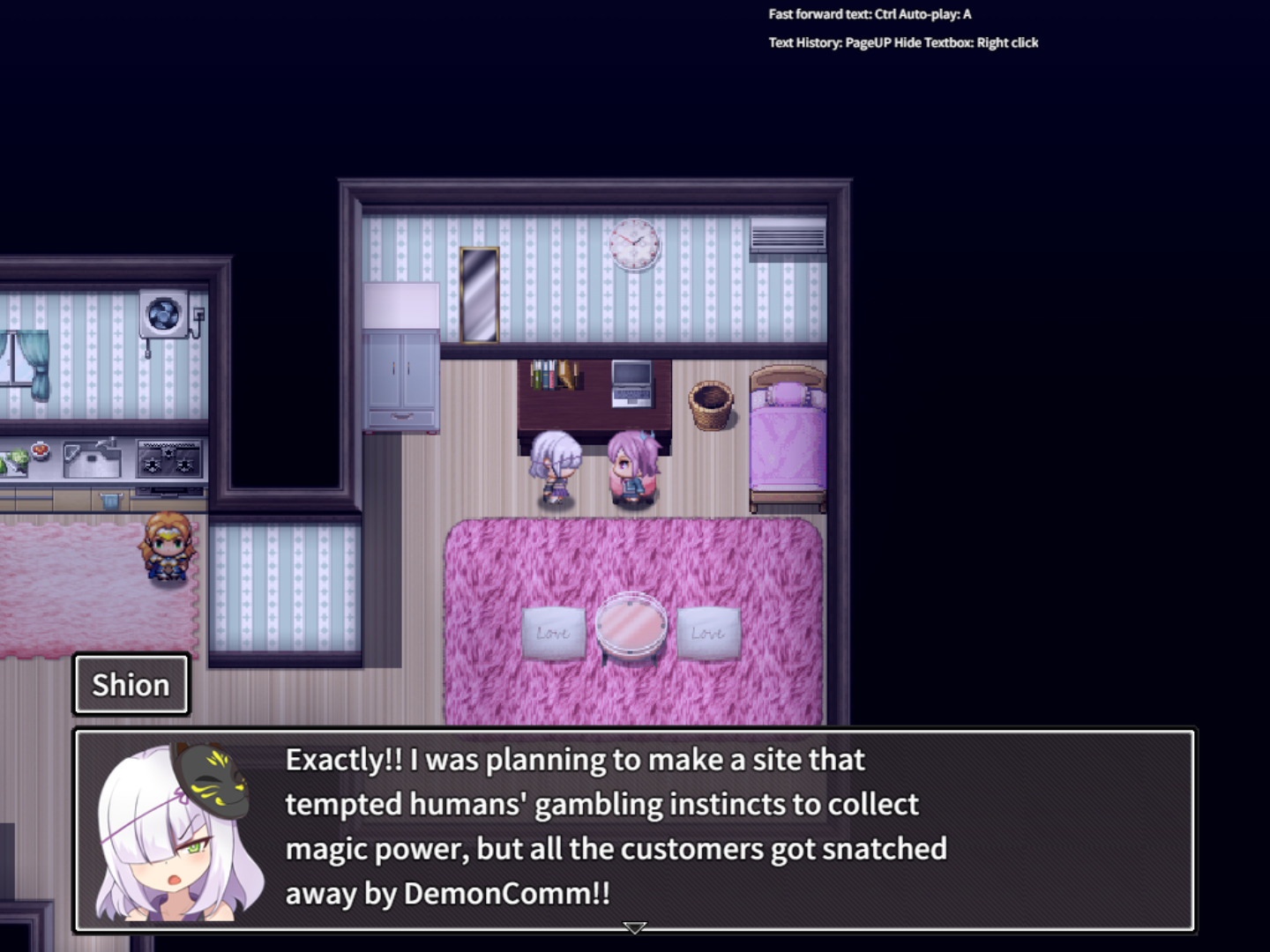Image resolution: width=1270 pixels, height=952 pixels.
Task: Click the pink round table on the rug
Action: tap(631, 628)
